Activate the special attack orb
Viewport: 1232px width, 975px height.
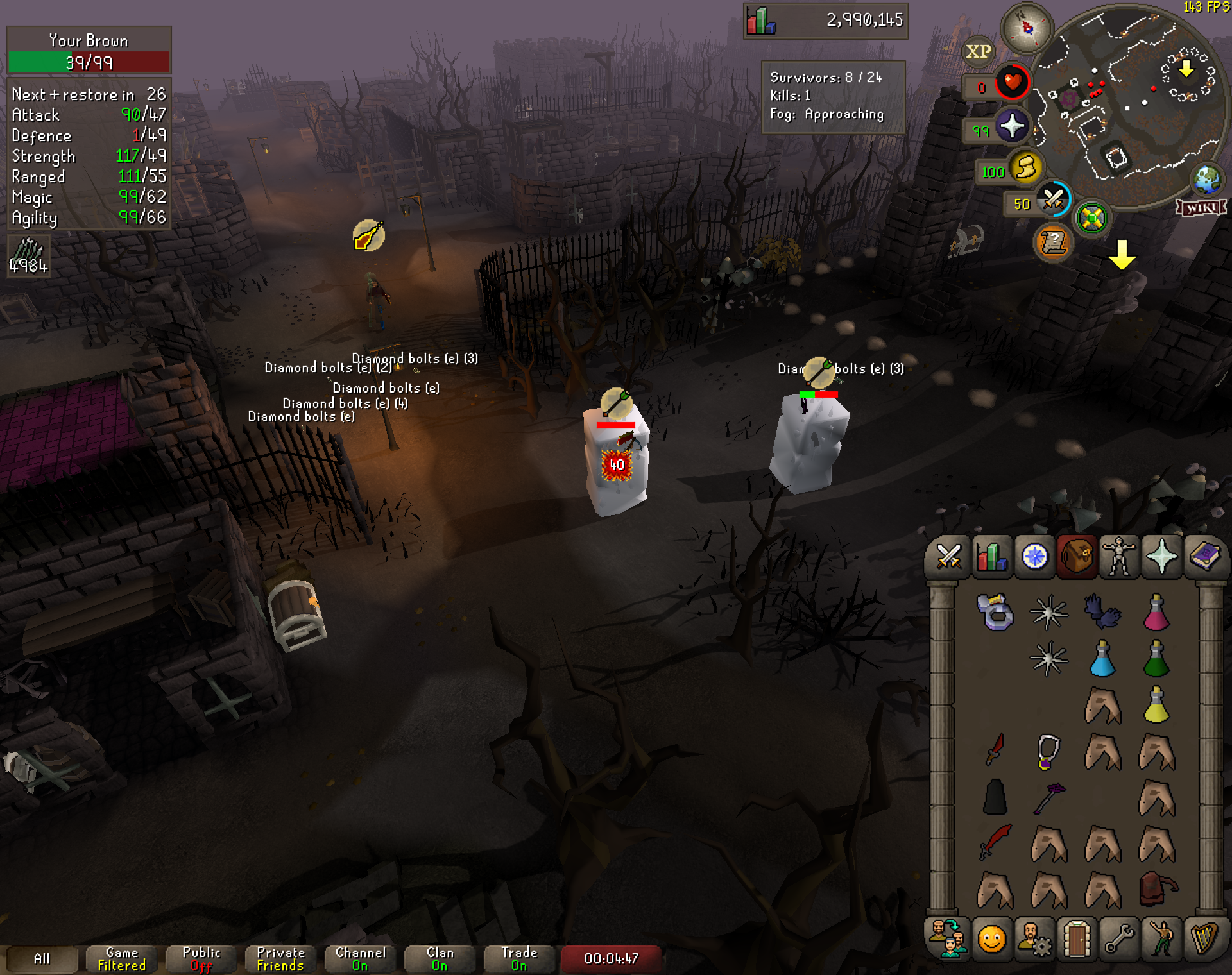1054,200
